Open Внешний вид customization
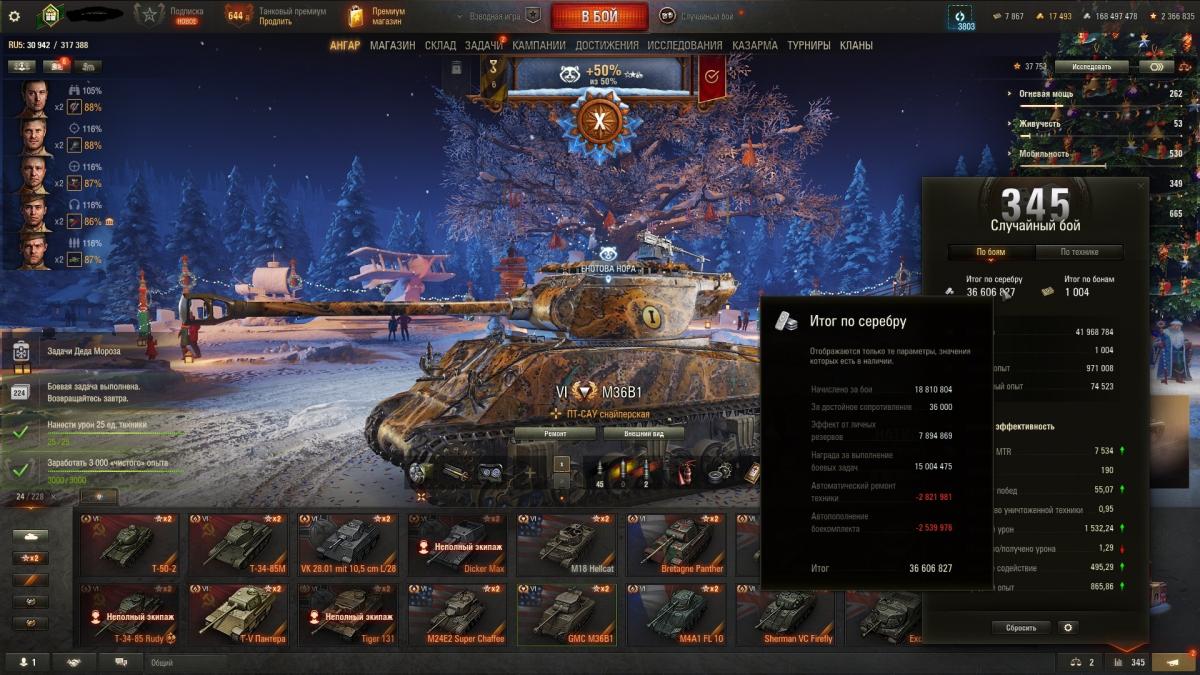 click(643, 434)
